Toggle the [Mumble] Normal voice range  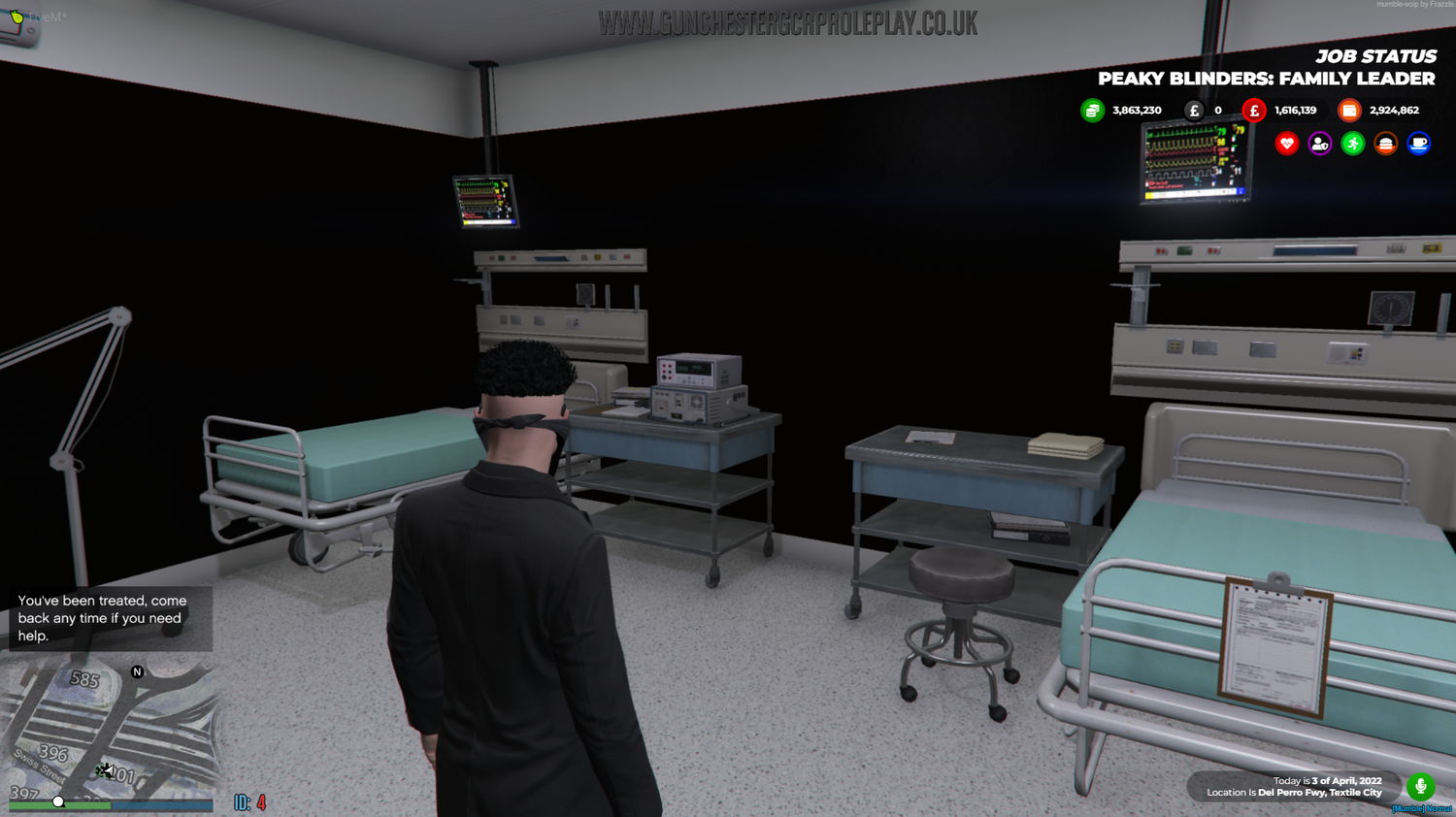pyautogui.click(x=1423, y=806)
